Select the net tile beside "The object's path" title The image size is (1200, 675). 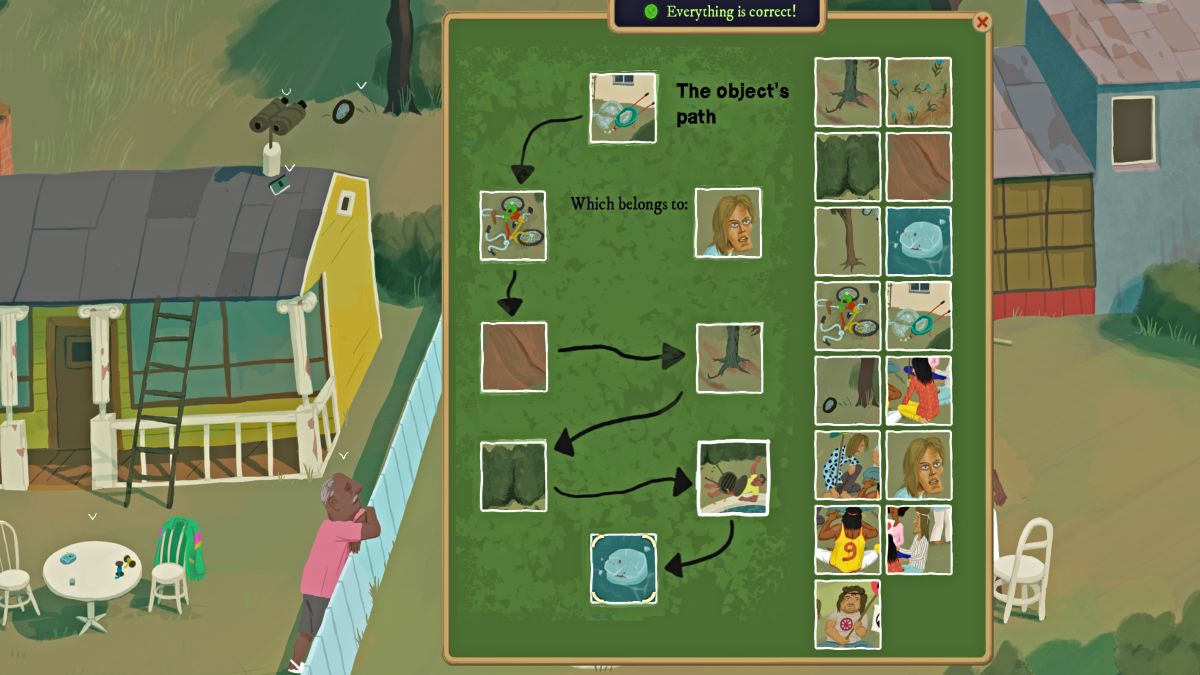623,107
